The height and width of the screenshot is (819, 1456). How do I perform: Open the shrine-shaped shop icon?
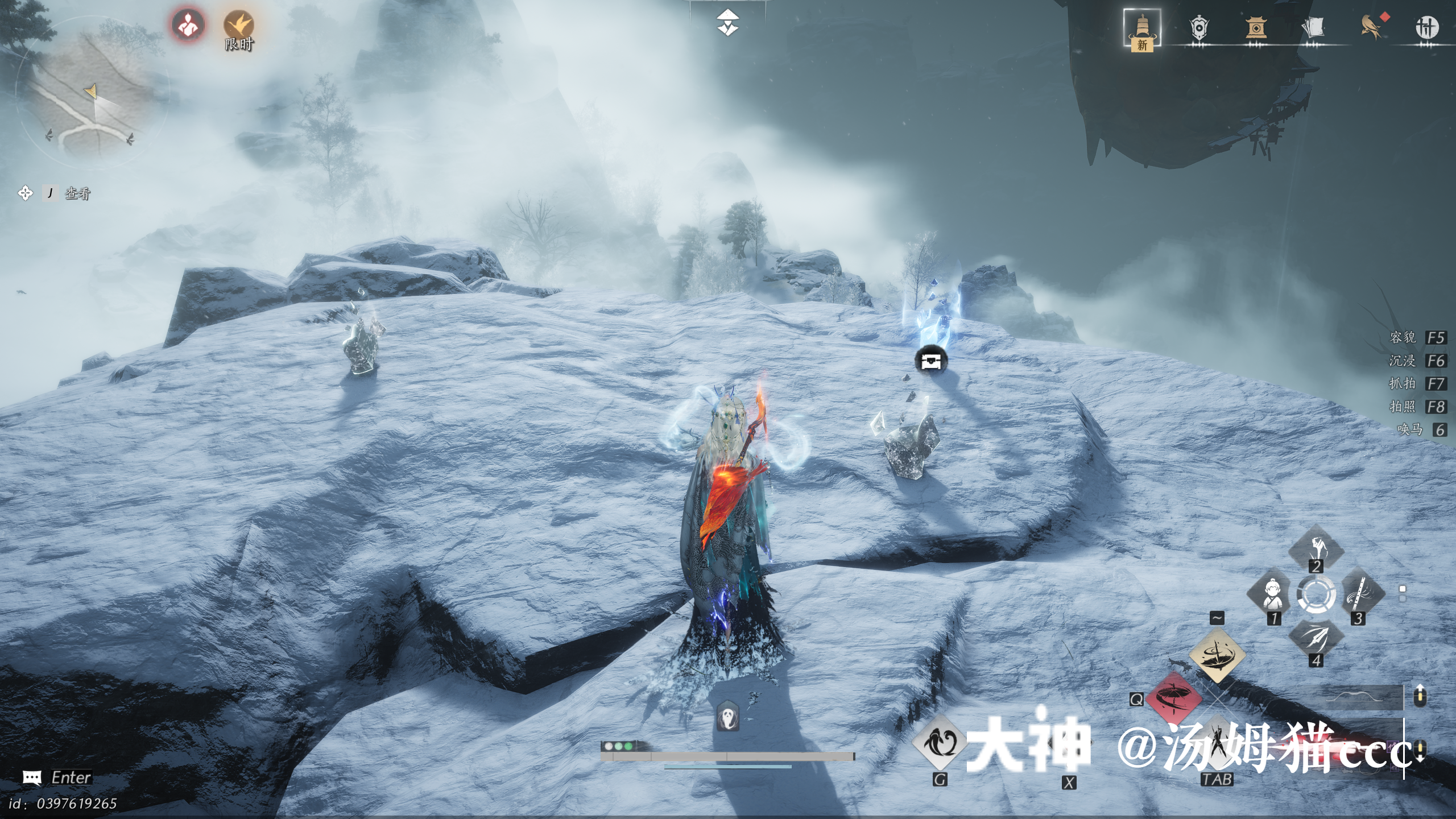(1255, 28)
